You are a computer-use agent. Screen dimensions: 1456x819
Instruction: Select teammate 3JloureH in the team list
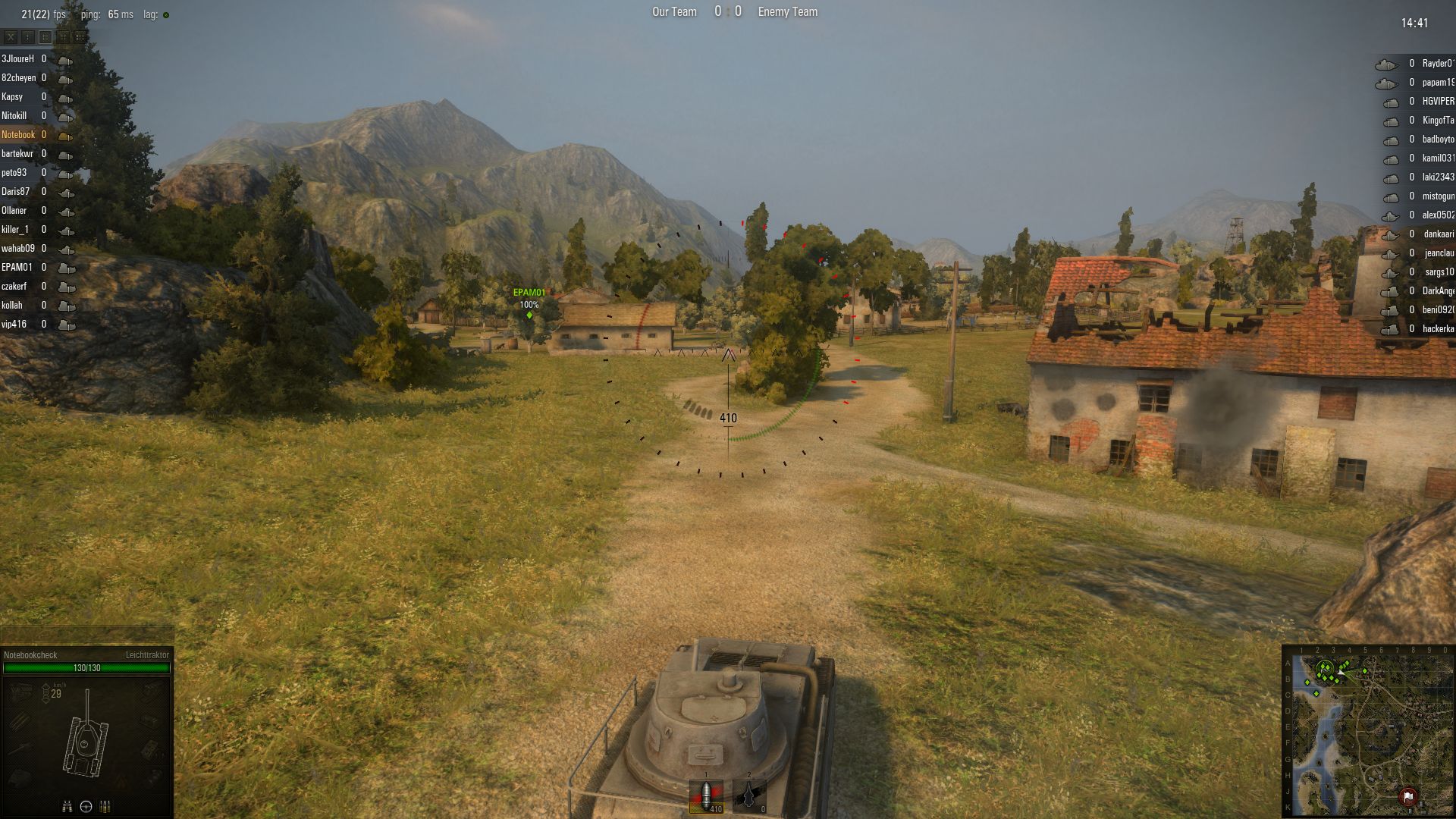click(x=18, y=59)
